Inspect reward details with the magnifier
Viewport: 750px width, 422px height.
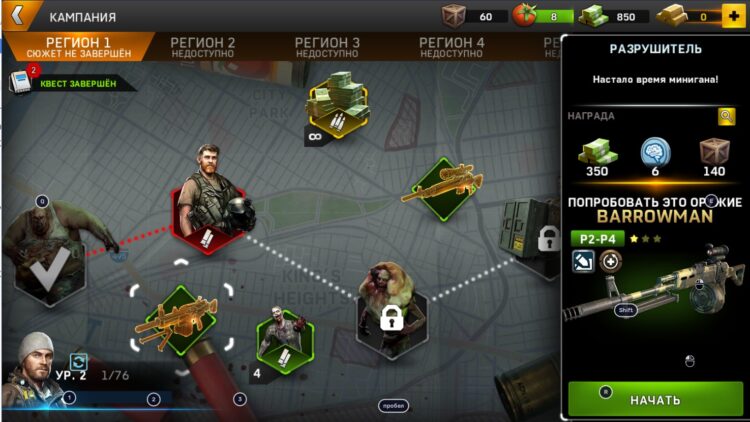[727, 116]
